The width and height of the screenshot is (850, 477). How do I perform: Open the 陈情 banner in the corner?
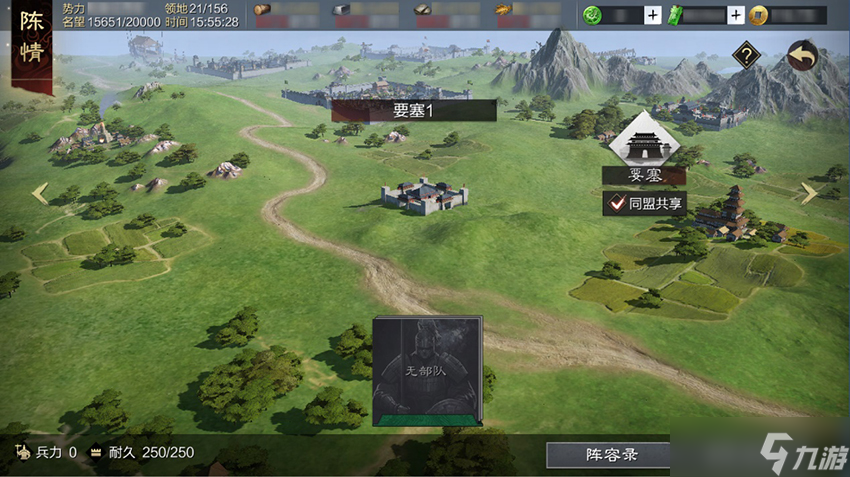[x=32, y=40]
